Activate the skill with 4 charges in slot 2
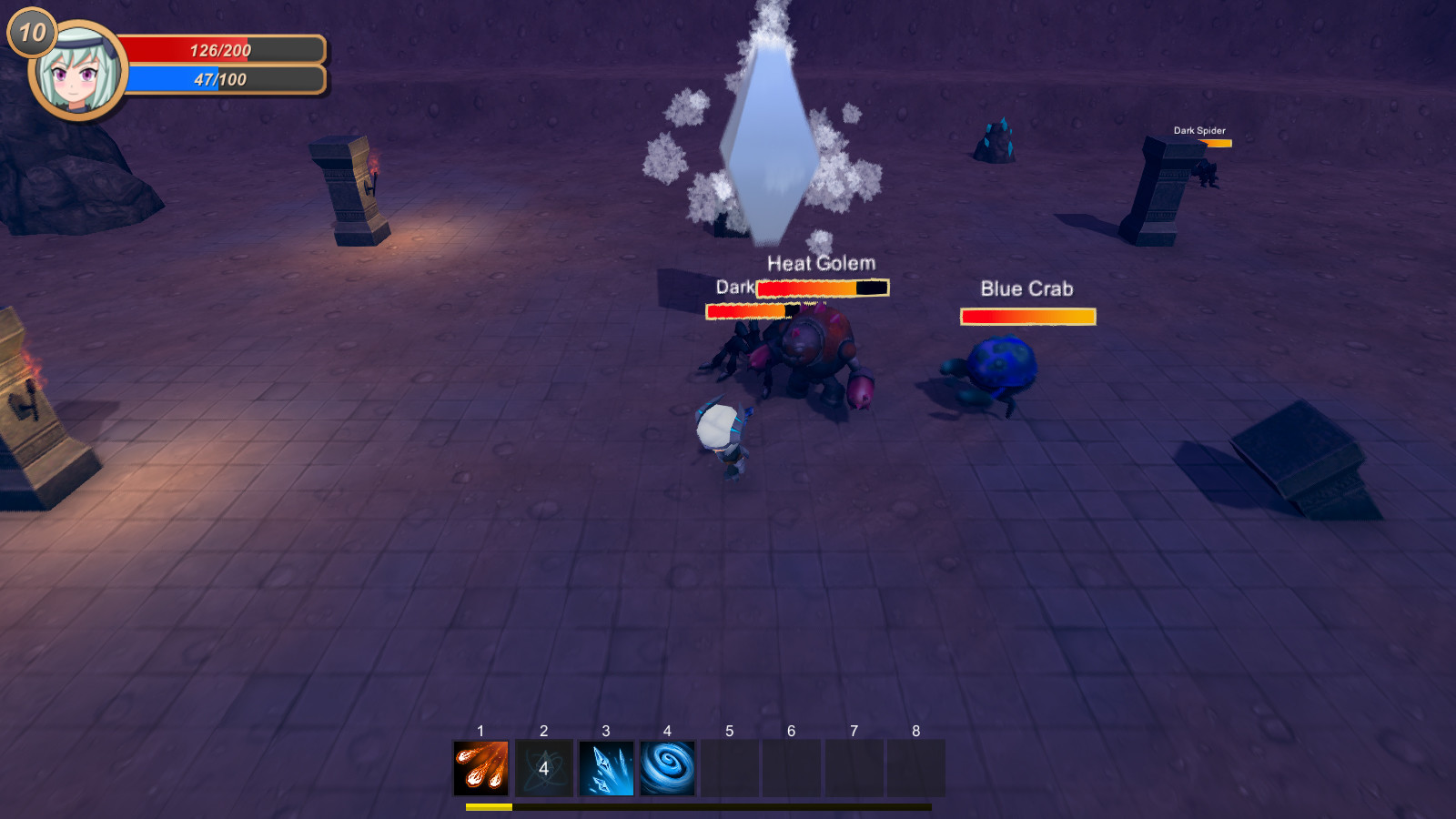Viewport: 1456px width, 819px height. coord(543,767)
